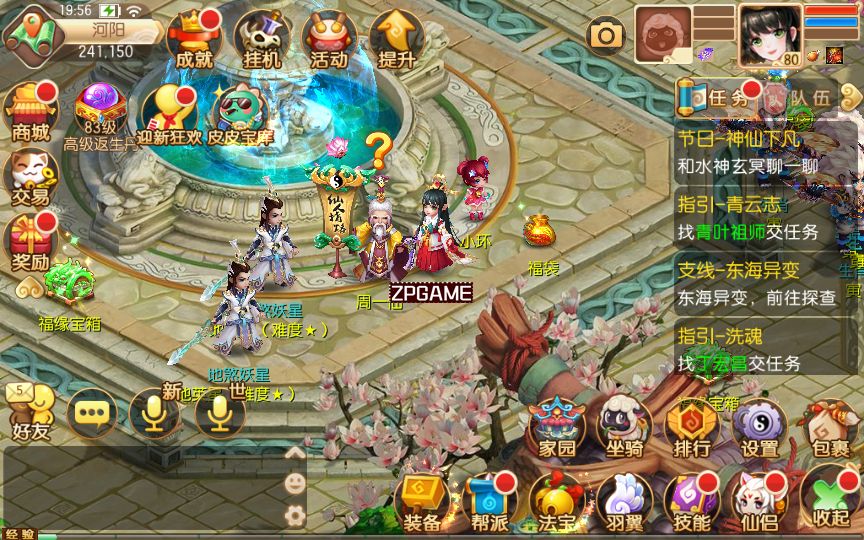This screenshot has width=864, height=540.
Task: Open the 活动 events panel
Action: click(x=329, y=40)
